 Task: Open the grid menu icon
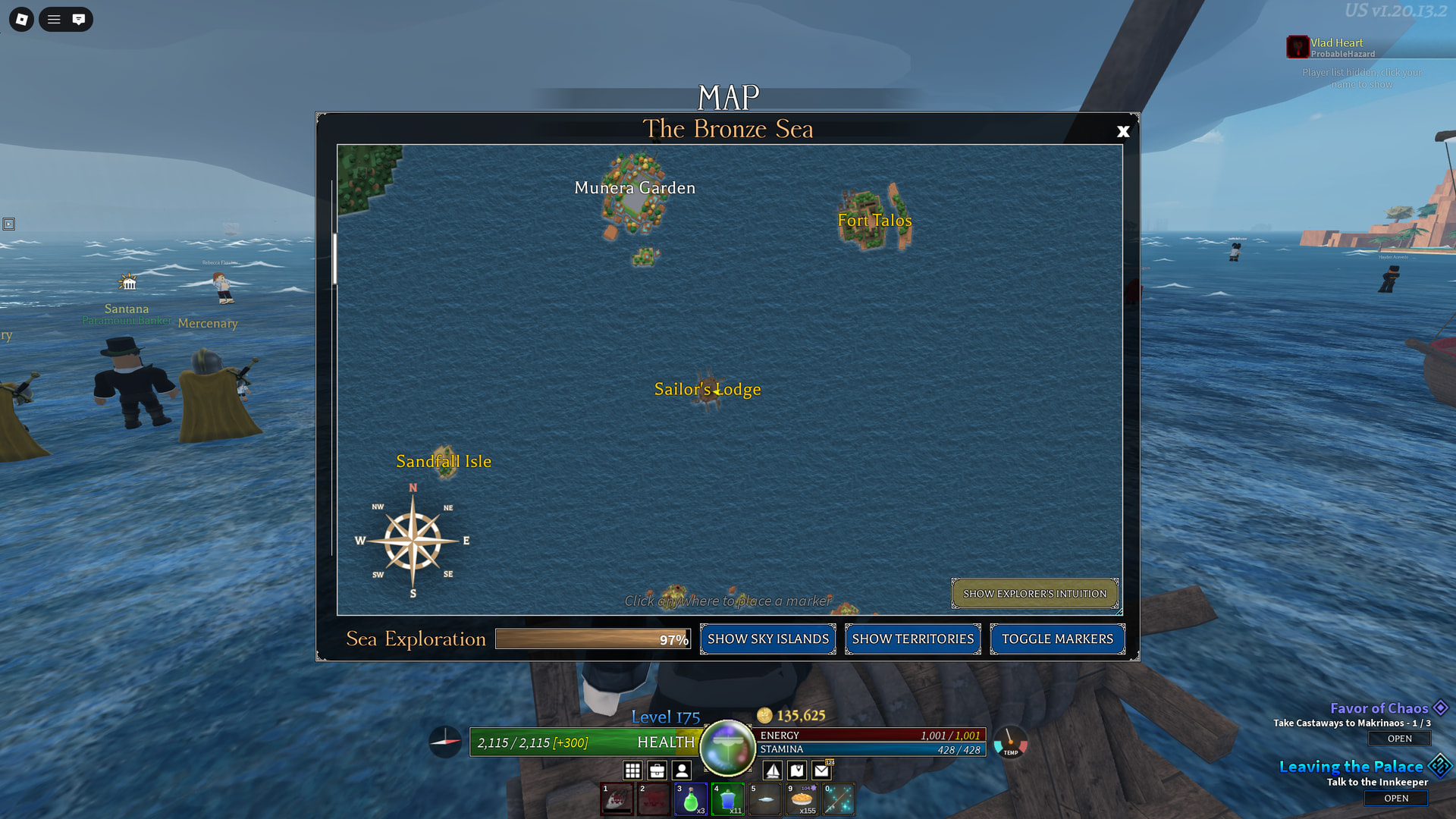632,771
